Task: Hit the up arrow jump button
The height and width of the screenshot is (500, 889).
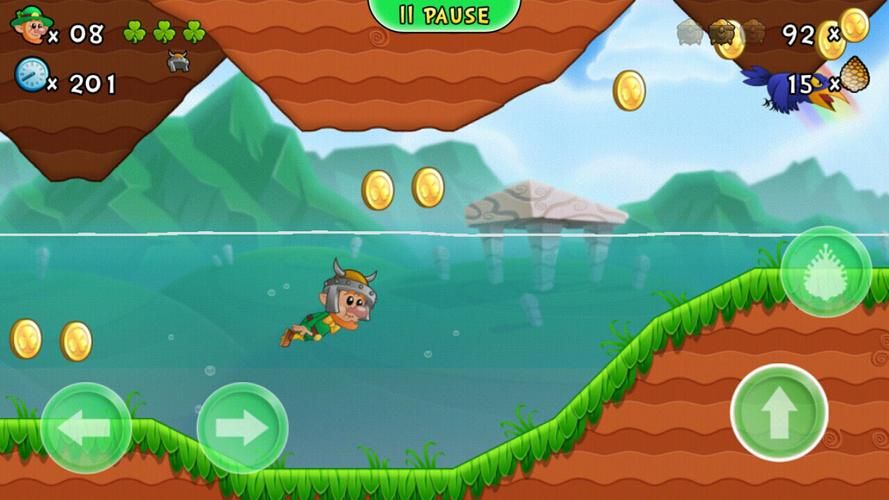Action: click(779, 413)
